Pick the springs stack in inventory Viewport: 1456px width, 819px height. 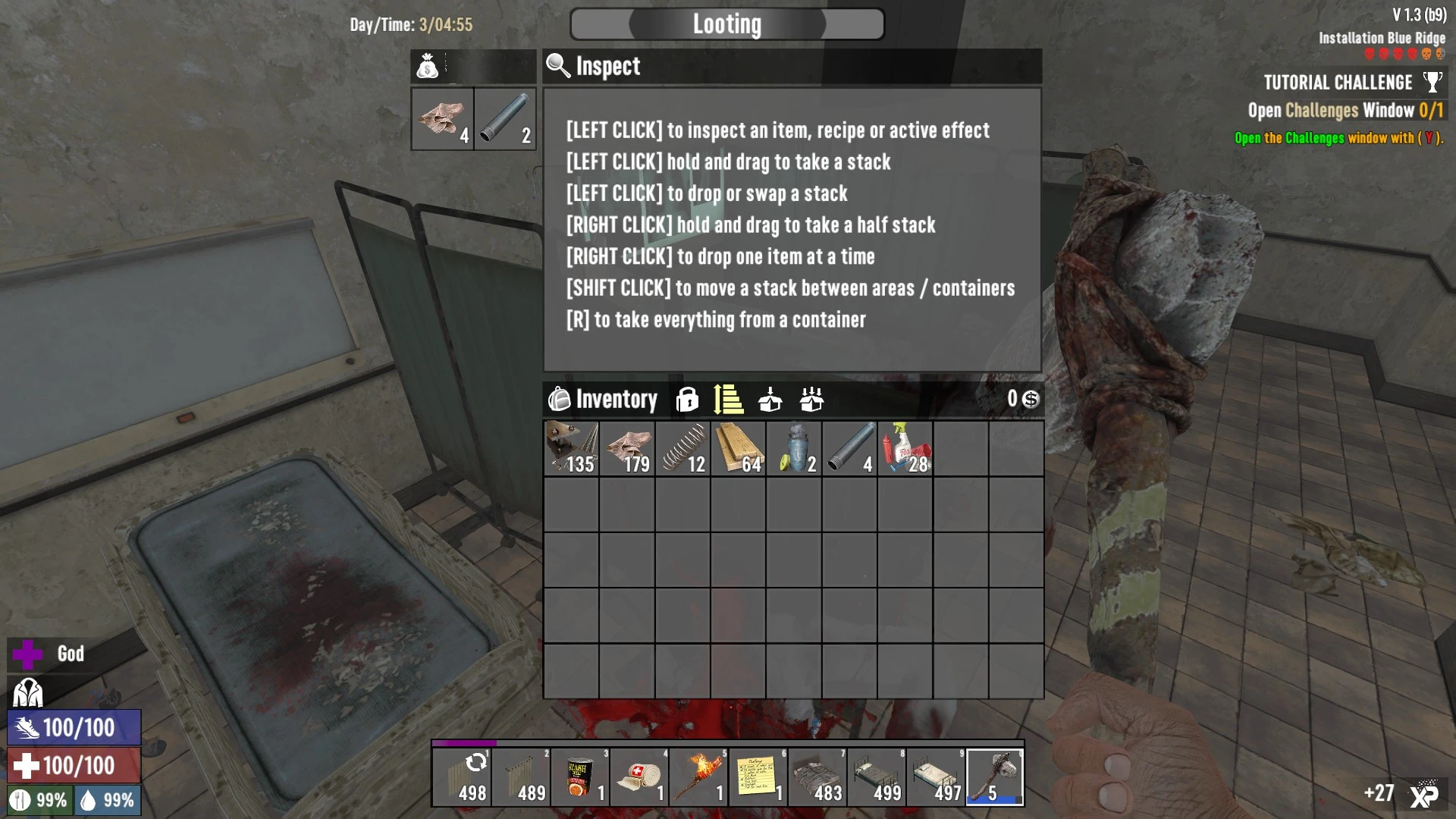(x=683, y=449)
